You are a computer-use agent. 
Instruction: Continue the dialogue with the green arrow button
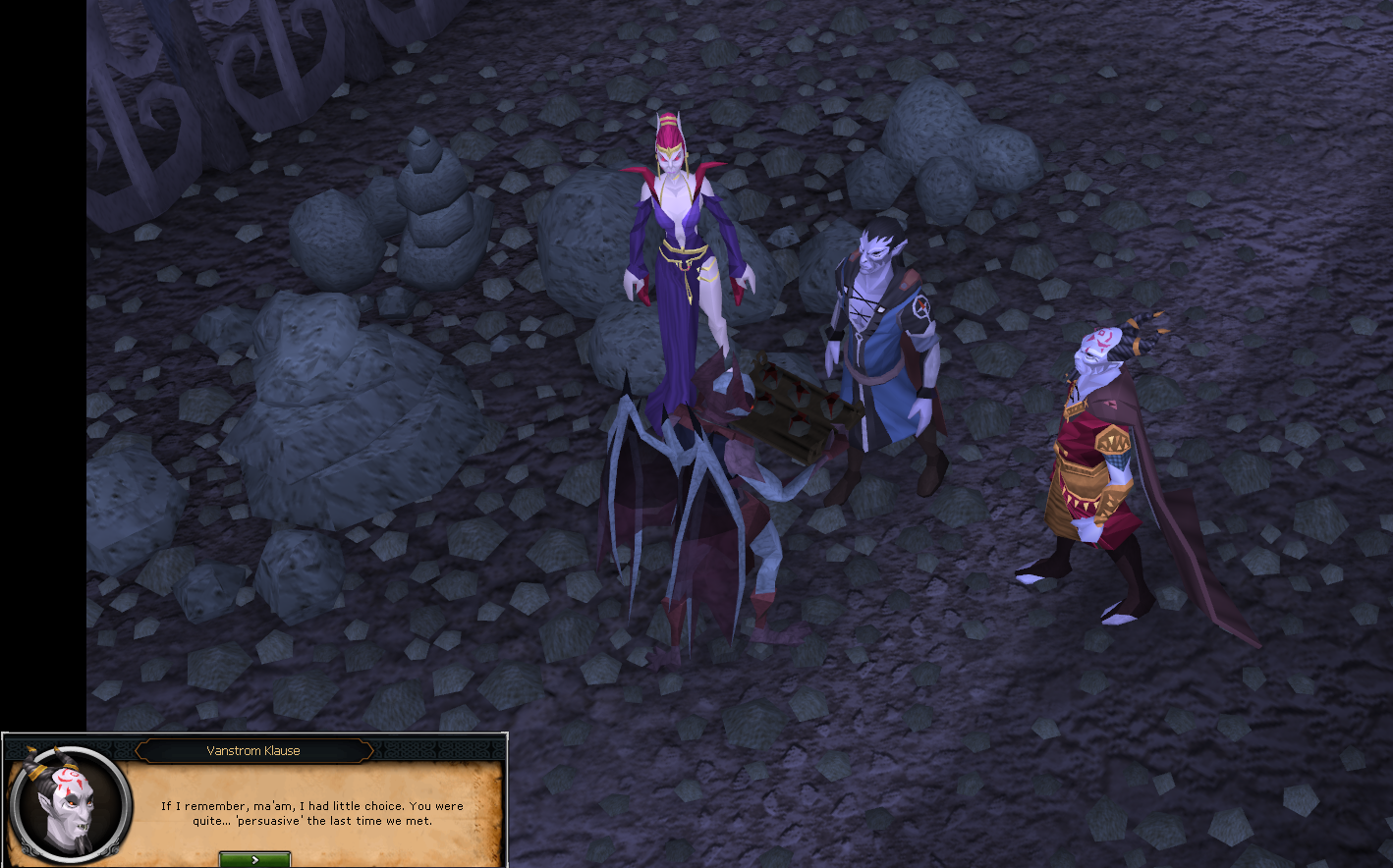coord(254,859)
